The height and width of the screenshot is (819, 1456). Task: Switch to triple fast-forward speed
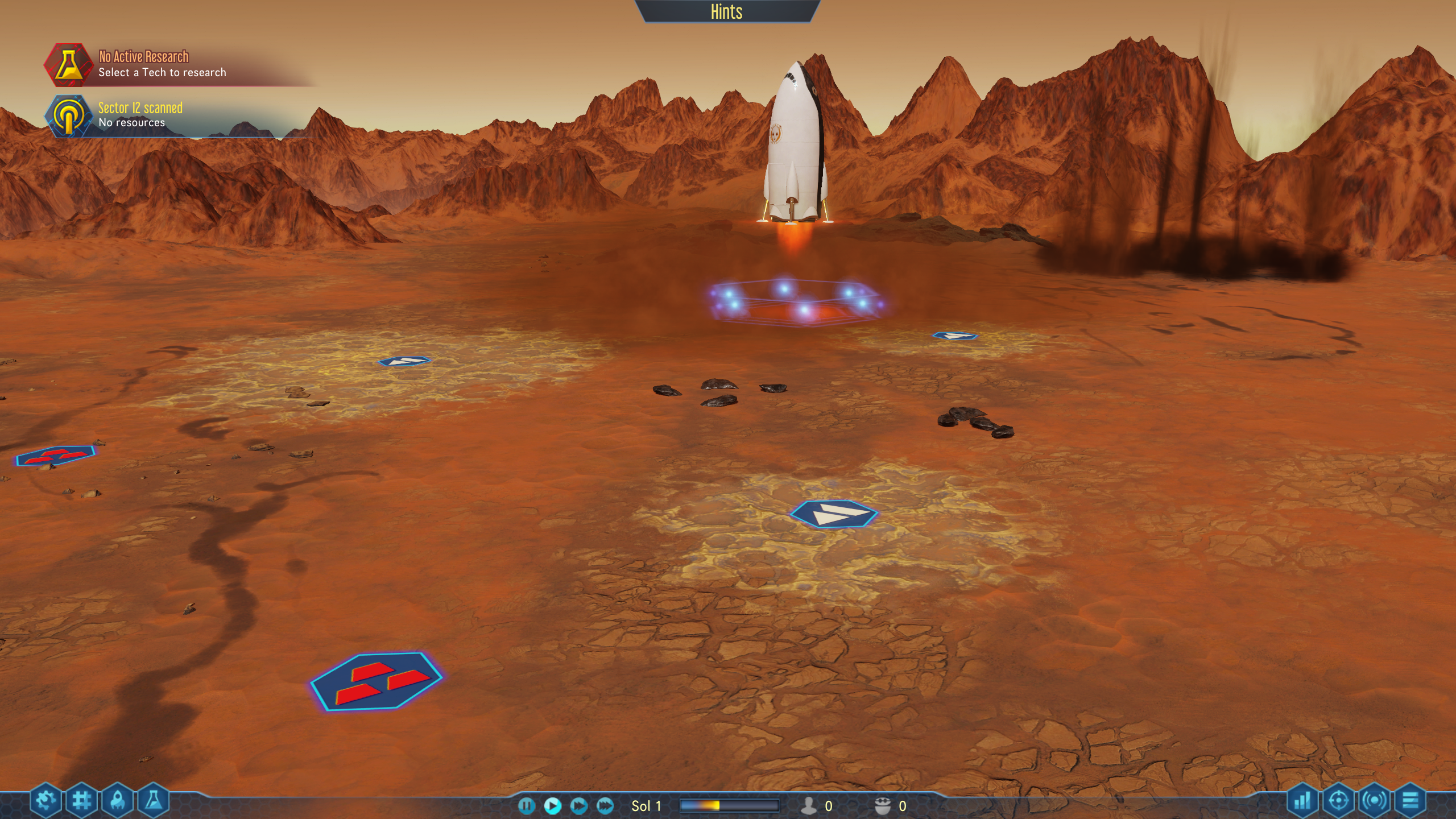pyautogui.click(x=605, y=805)
